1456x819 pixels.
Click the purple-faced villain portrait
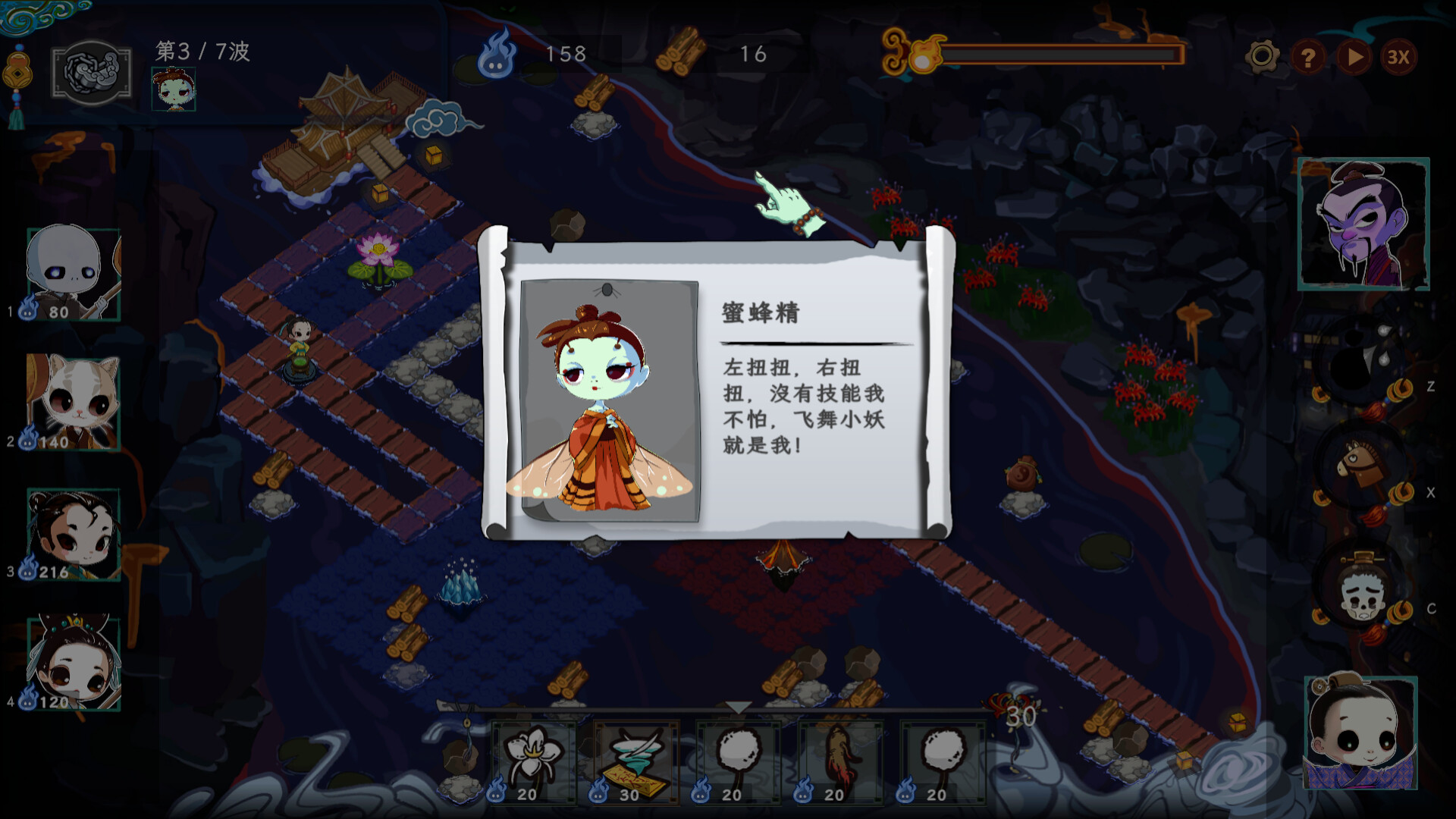(x=1363, y=224)
